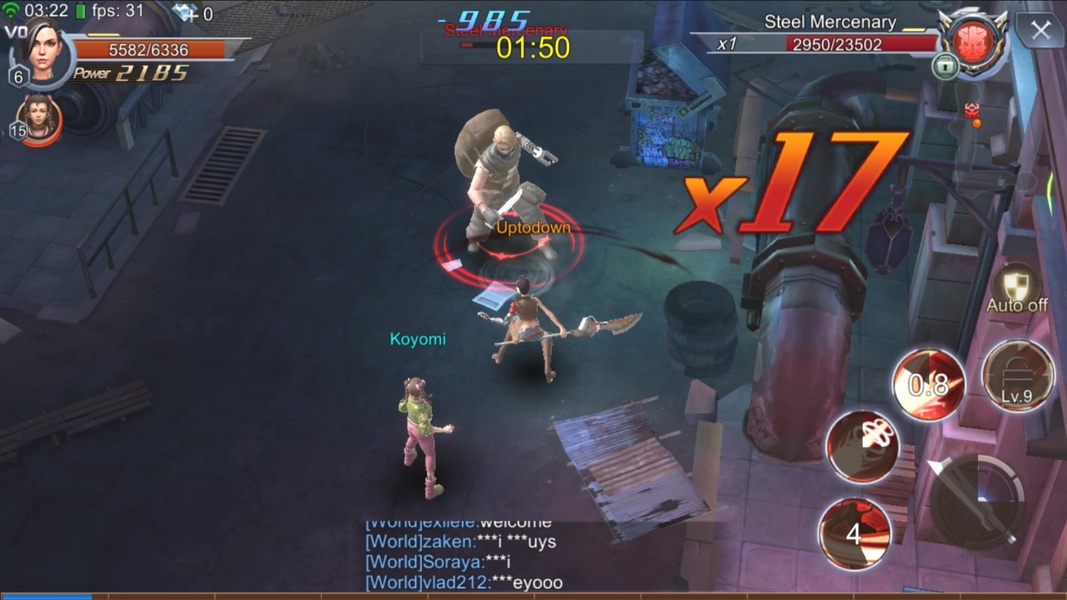
Task: Close the battle with the X button
Action: (1040, 30)
